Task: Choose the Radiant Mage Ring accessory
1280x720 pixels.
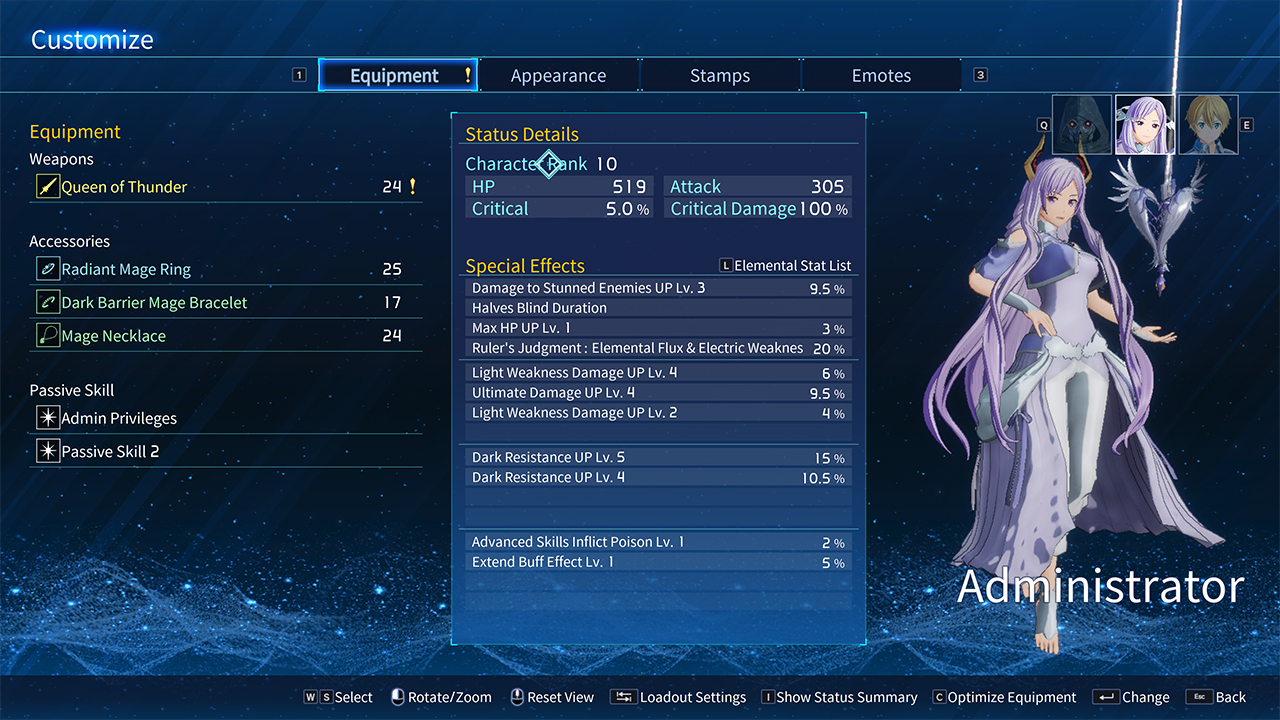Action: click(126, 270)
